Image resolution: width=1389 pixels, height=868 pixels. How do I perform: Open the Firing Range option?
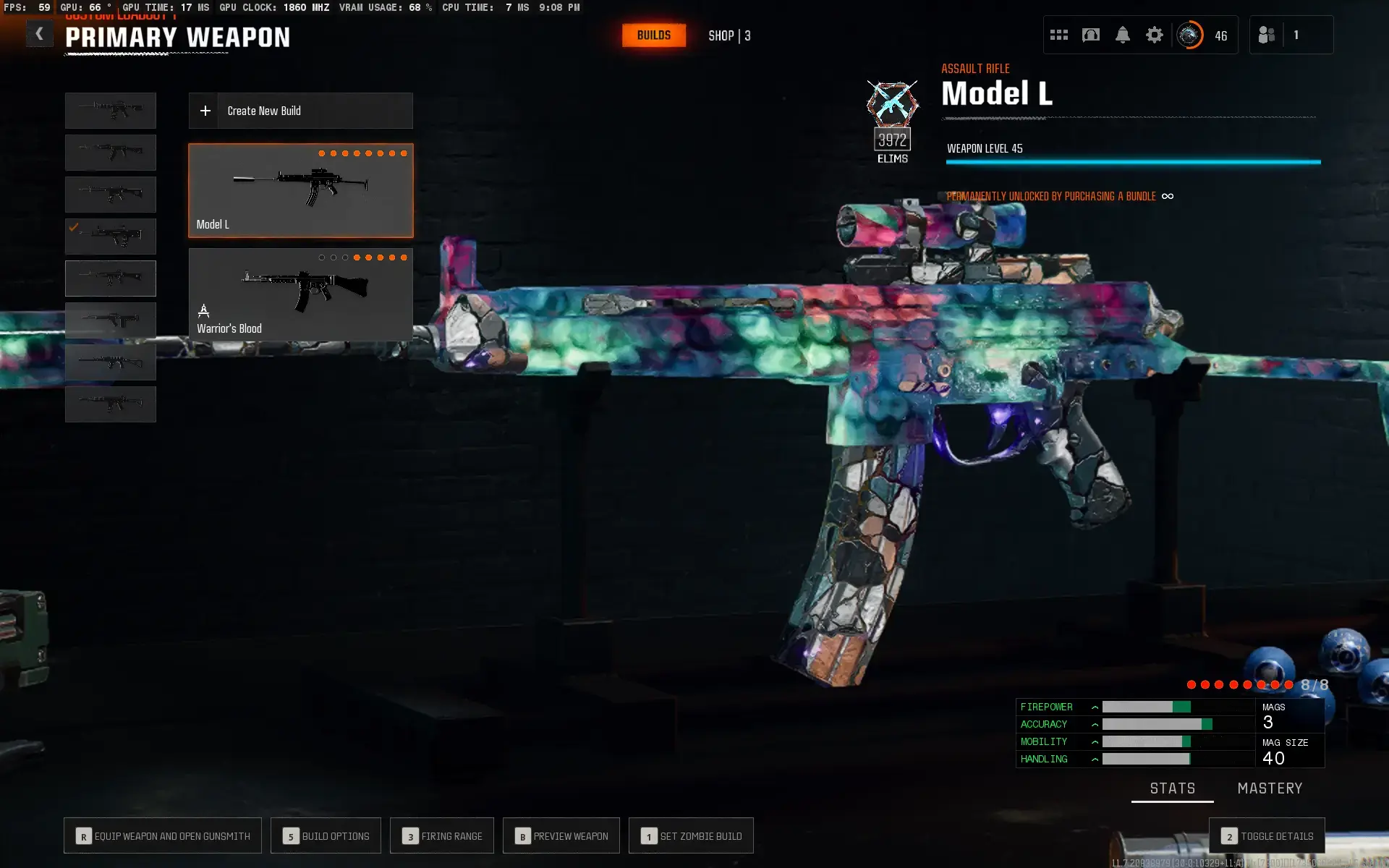tap(441, 835)
